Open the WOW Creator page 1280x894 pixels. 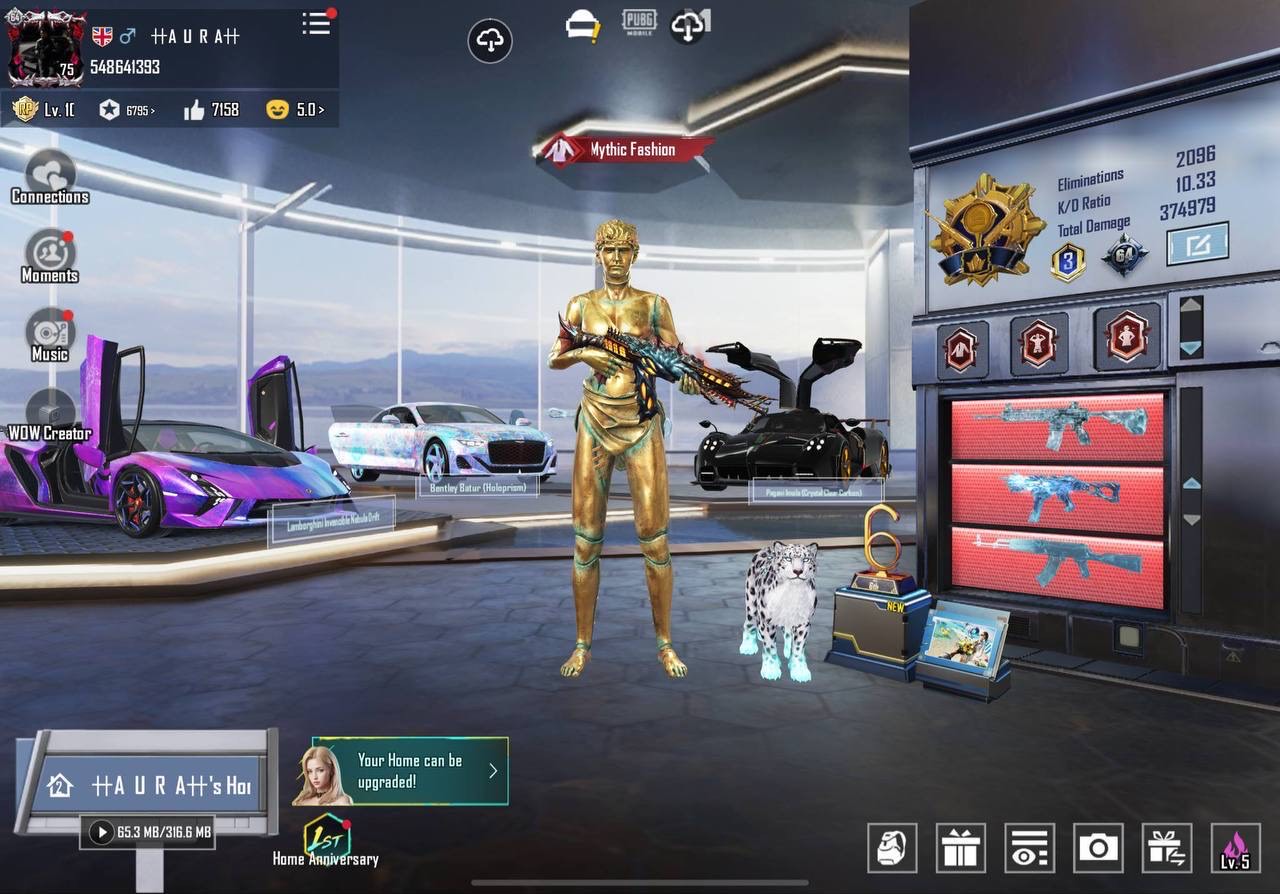tap(50, 415)
